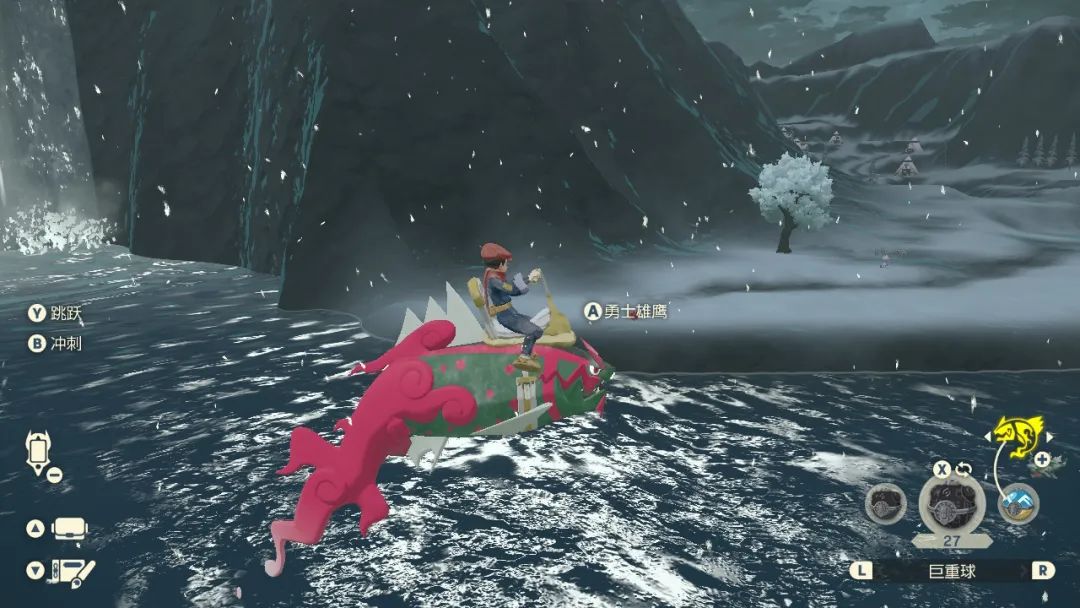Click the yellow Basculegion ride icon
Screen dimensions: 1080x608
(1018, 437)
